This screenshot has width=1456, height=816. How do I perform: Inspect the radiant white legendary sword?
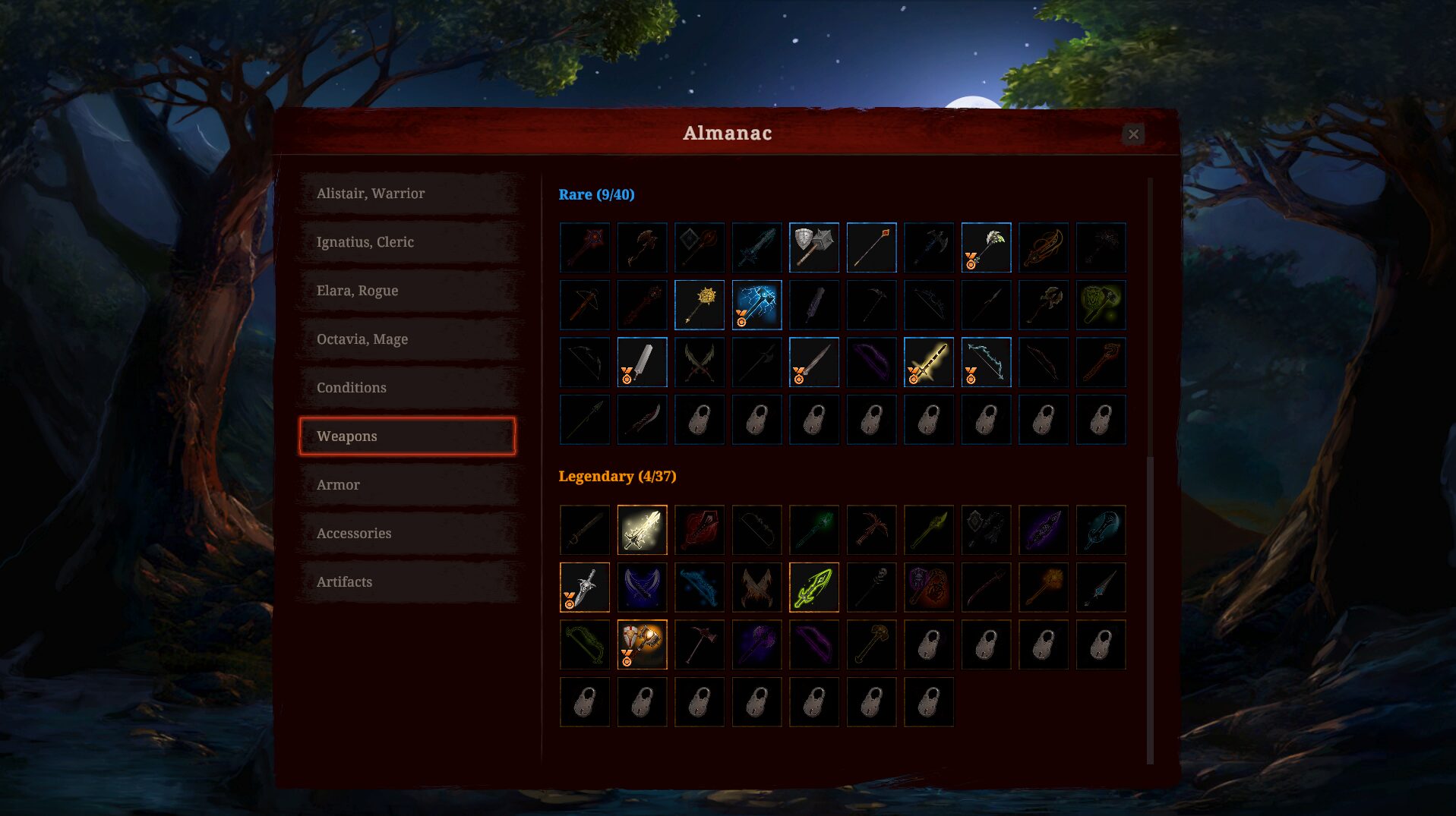click(642, 530)
